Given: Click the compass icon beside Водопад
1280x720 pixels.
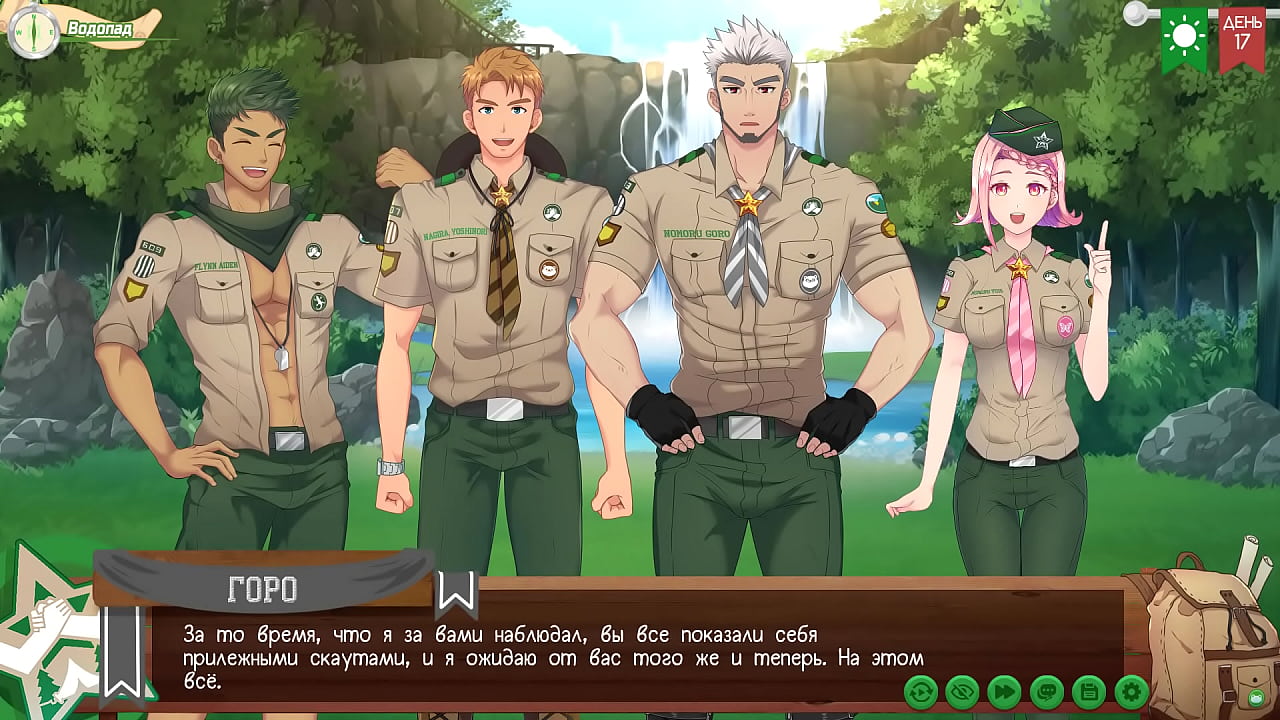Looking at the screenshot, I should coord(32,31).
